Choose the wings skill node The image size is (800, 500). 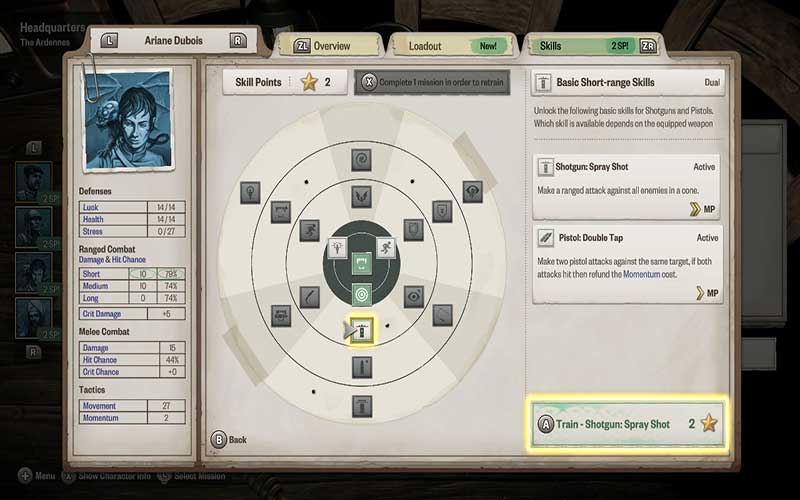coord(360,198)
